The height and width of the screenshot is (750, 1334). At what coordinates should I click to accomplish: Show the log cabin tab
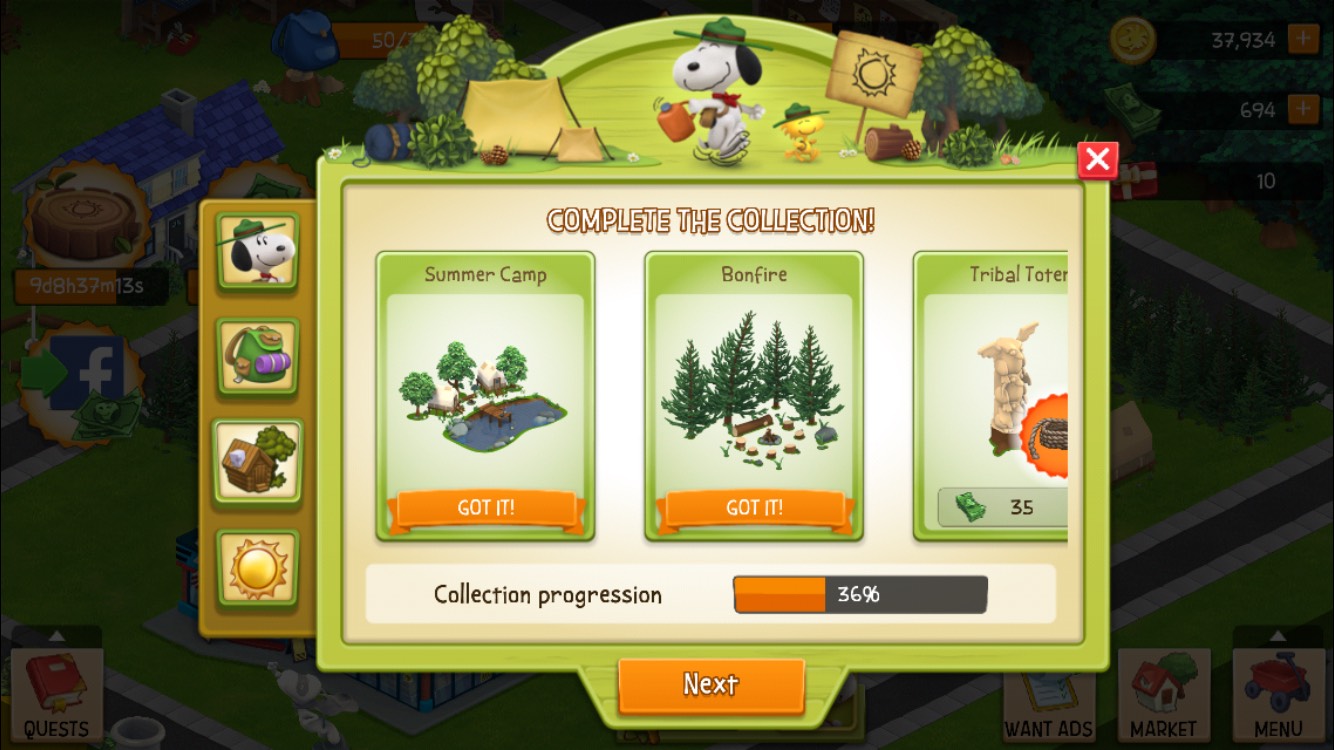[258, 462]
